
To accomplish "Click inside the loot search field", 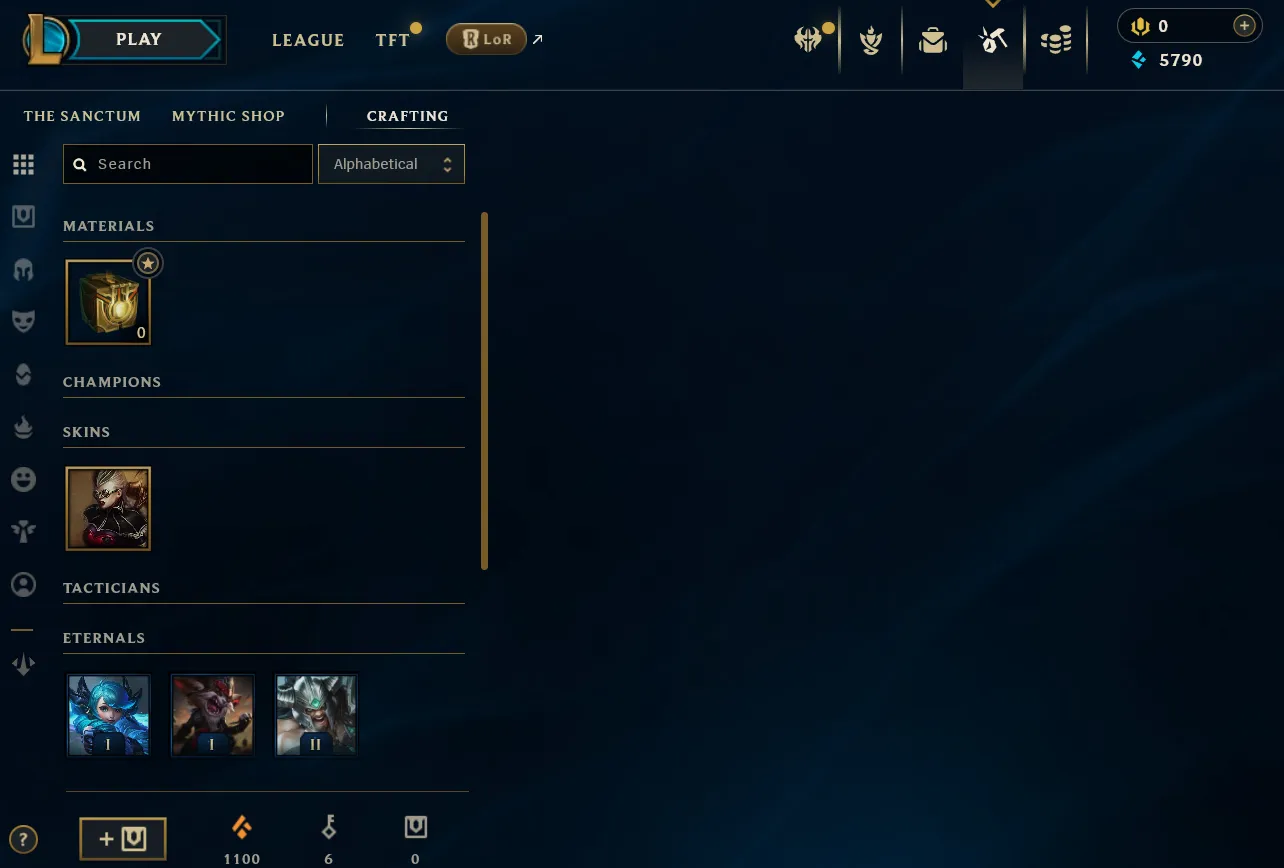I will 187,163.
